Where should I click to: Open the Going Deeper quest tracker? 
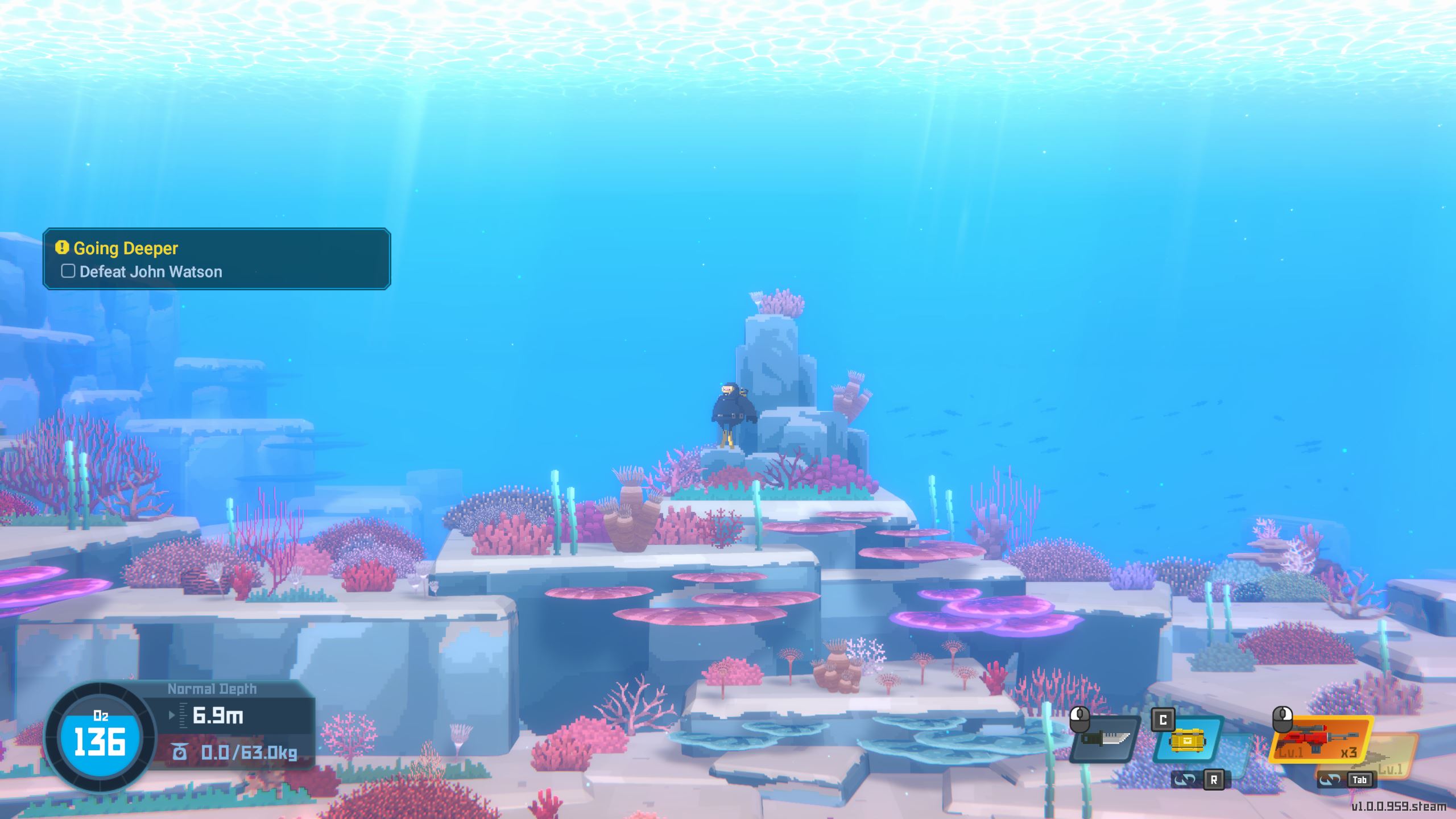tap(126, 249)
